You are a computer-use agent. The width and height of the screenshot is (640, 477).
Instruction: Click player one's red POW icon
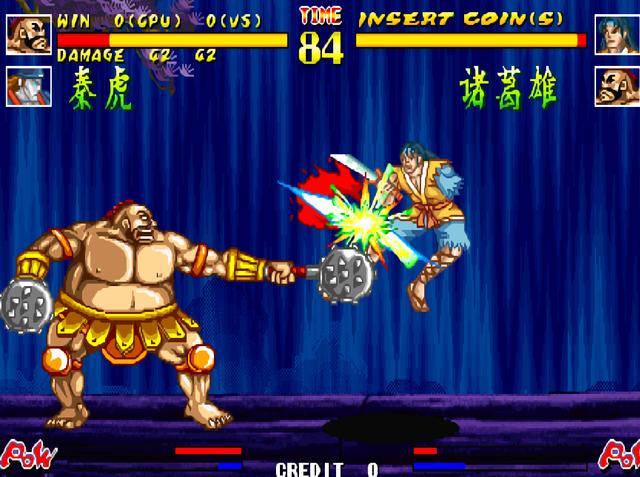[26, 455]
